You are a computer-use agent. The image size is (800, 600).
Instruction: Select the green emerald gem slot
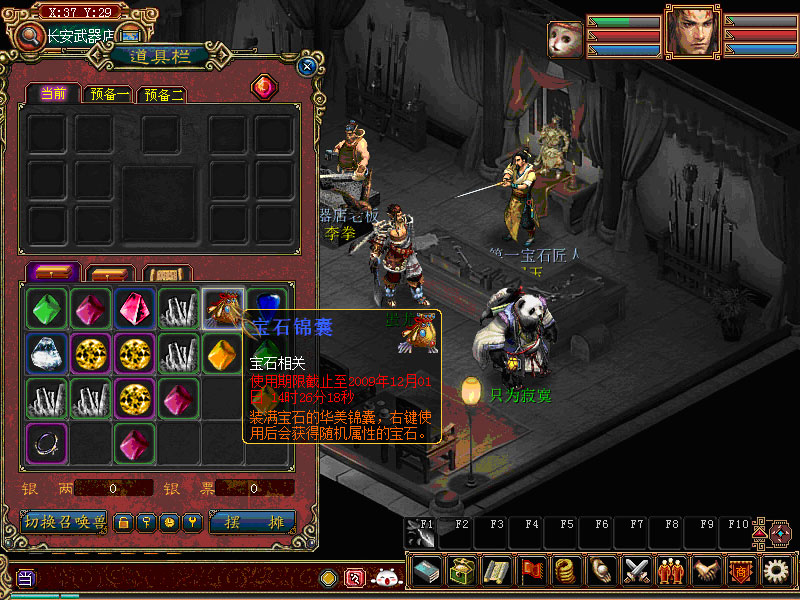click(46, 308)
